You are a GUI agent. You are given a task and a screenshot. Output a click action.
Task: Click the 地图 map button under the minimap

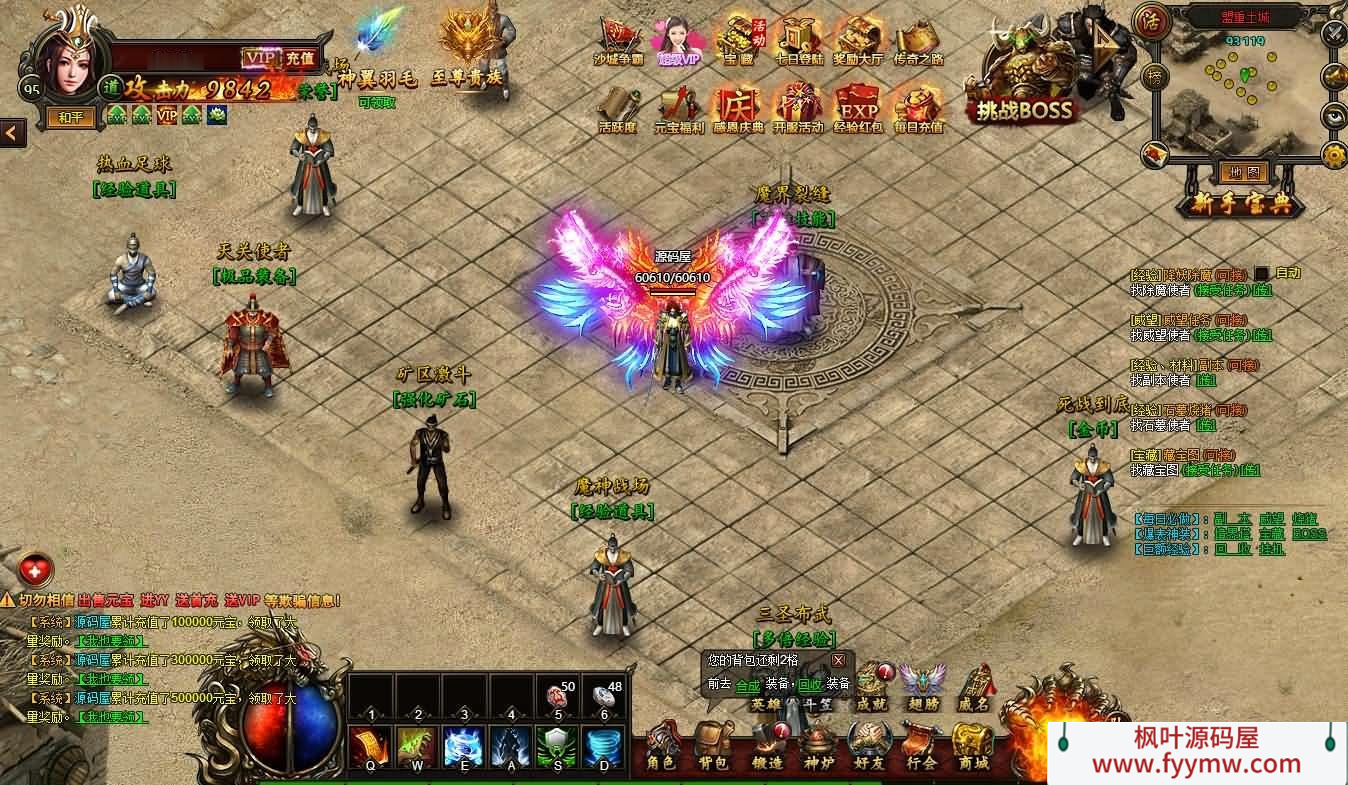pos(1243,172)
